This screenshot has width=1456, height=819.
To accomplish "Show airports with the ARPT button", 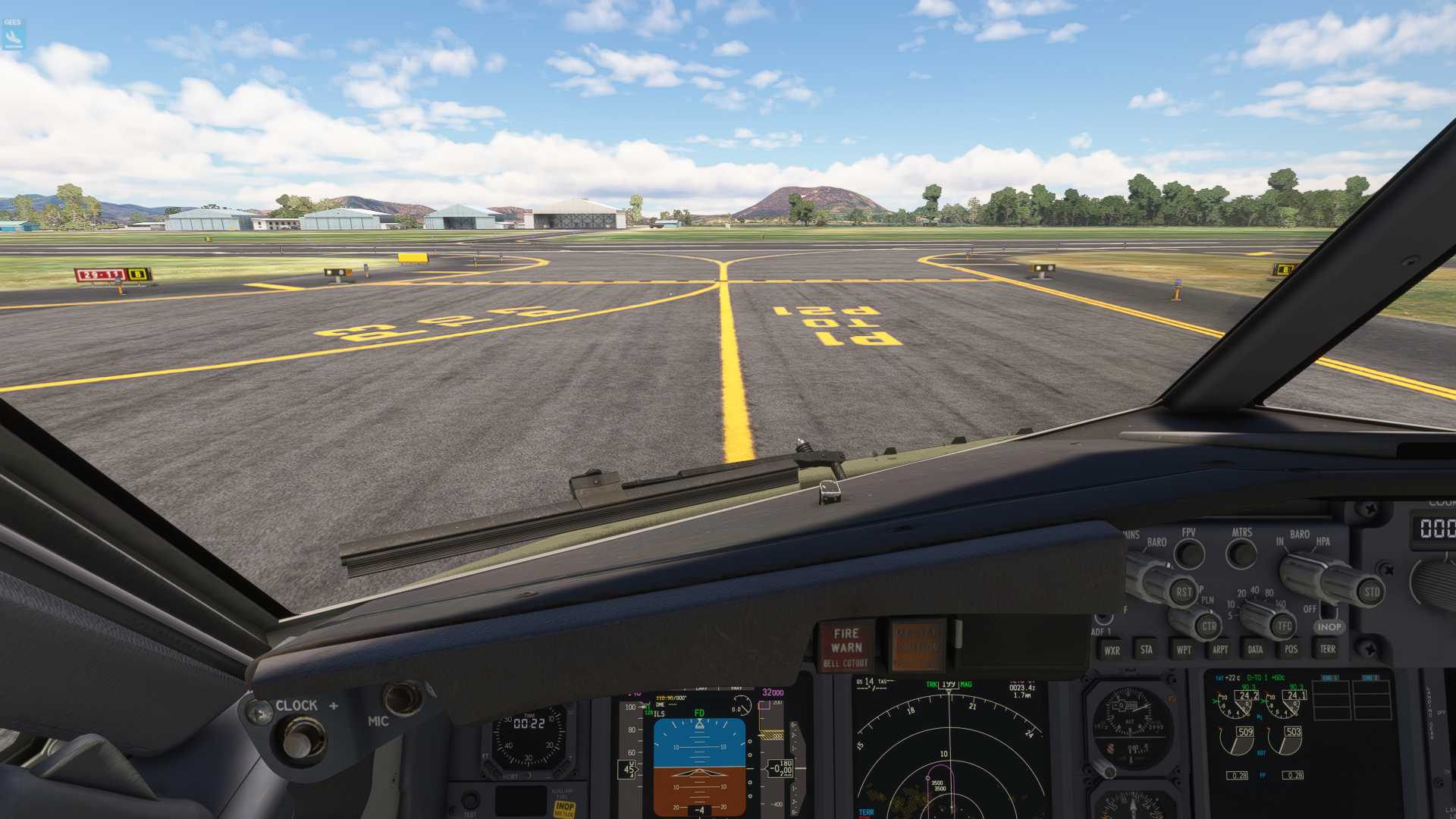I will (1219, 649).
